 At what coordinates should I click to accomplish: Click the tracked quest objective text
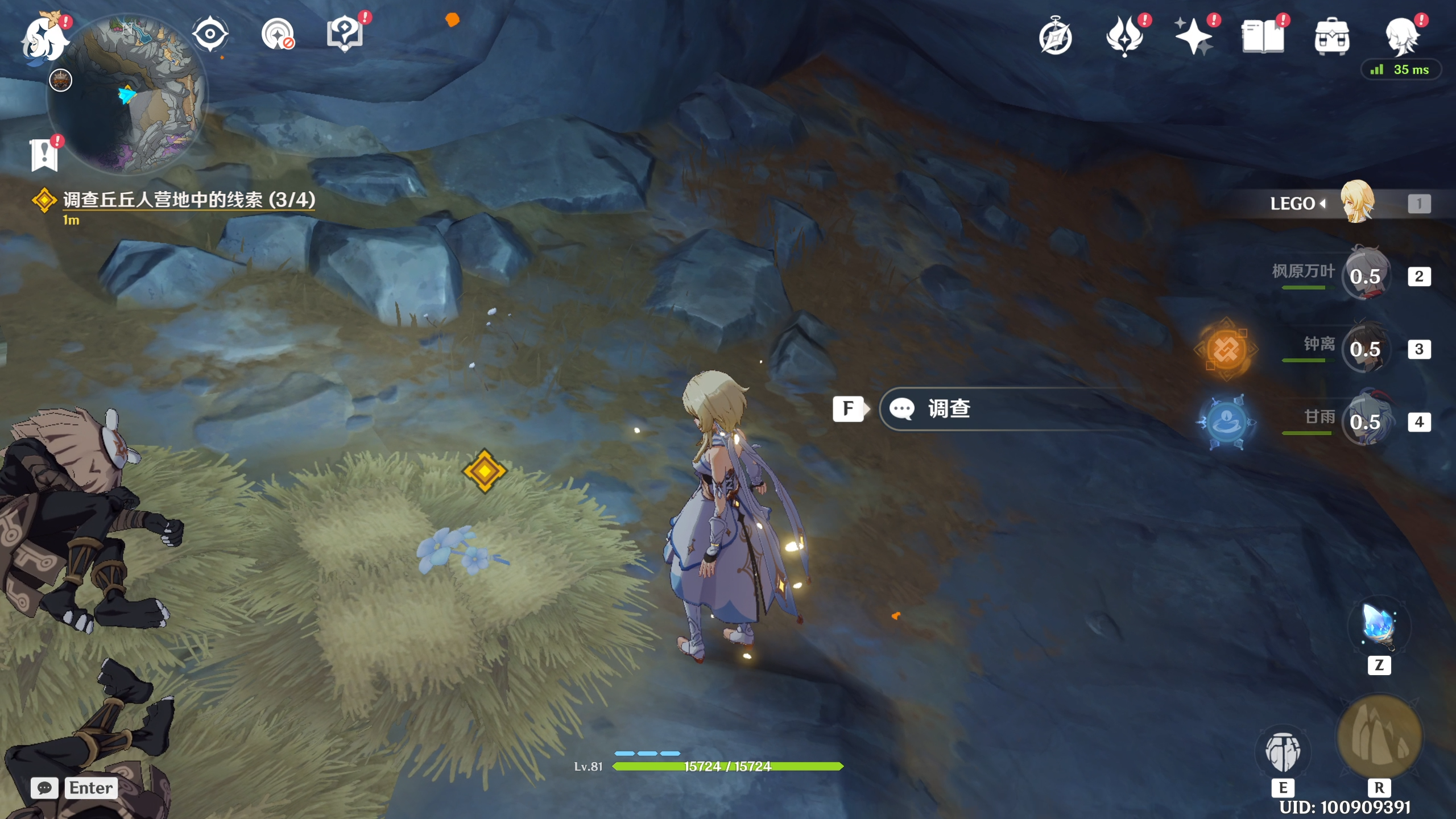[x=189, y=200]
